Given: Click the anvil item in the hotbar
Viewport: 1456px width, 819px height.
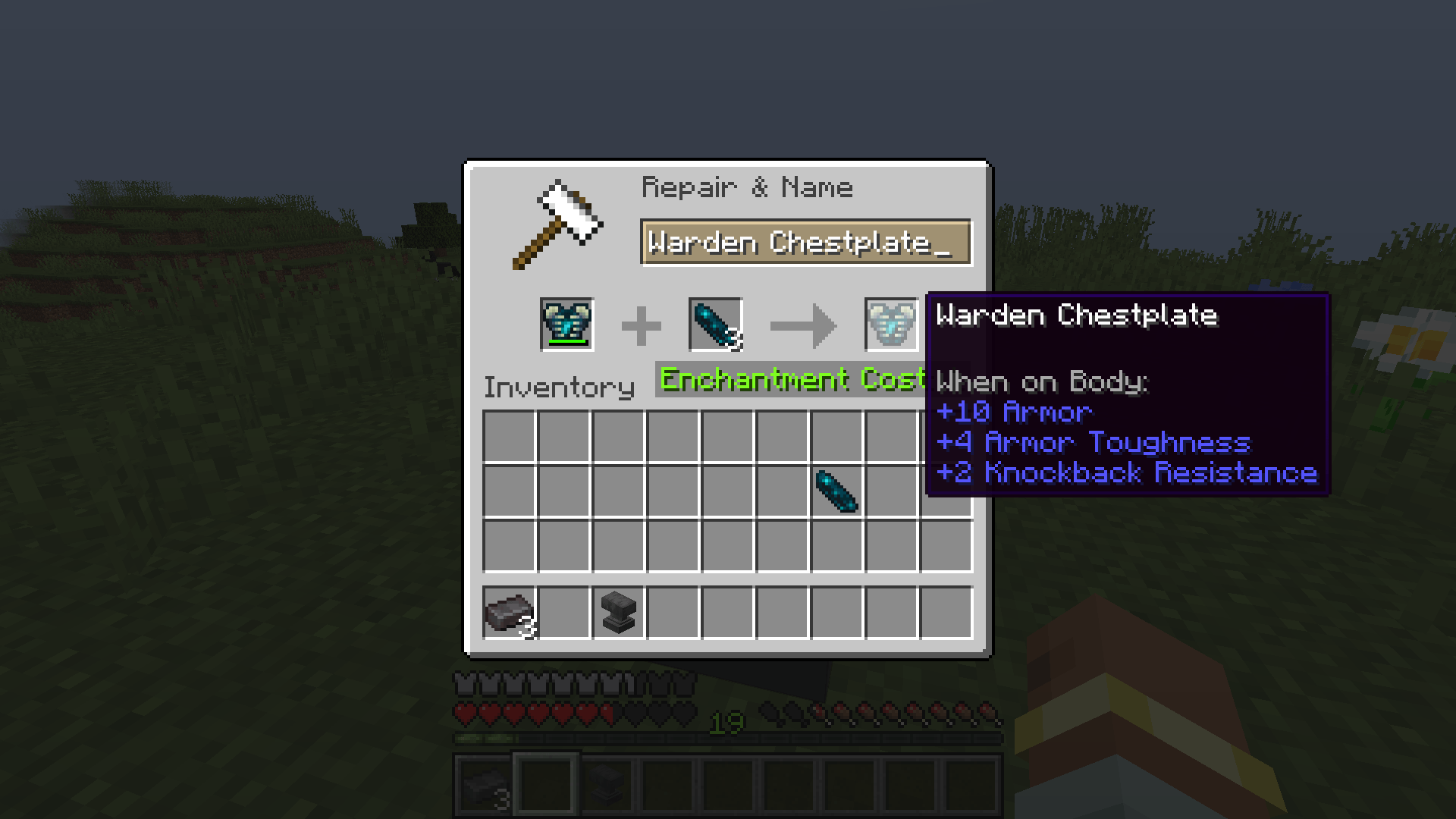Looking at the screenshot, I should click(606, 784).
